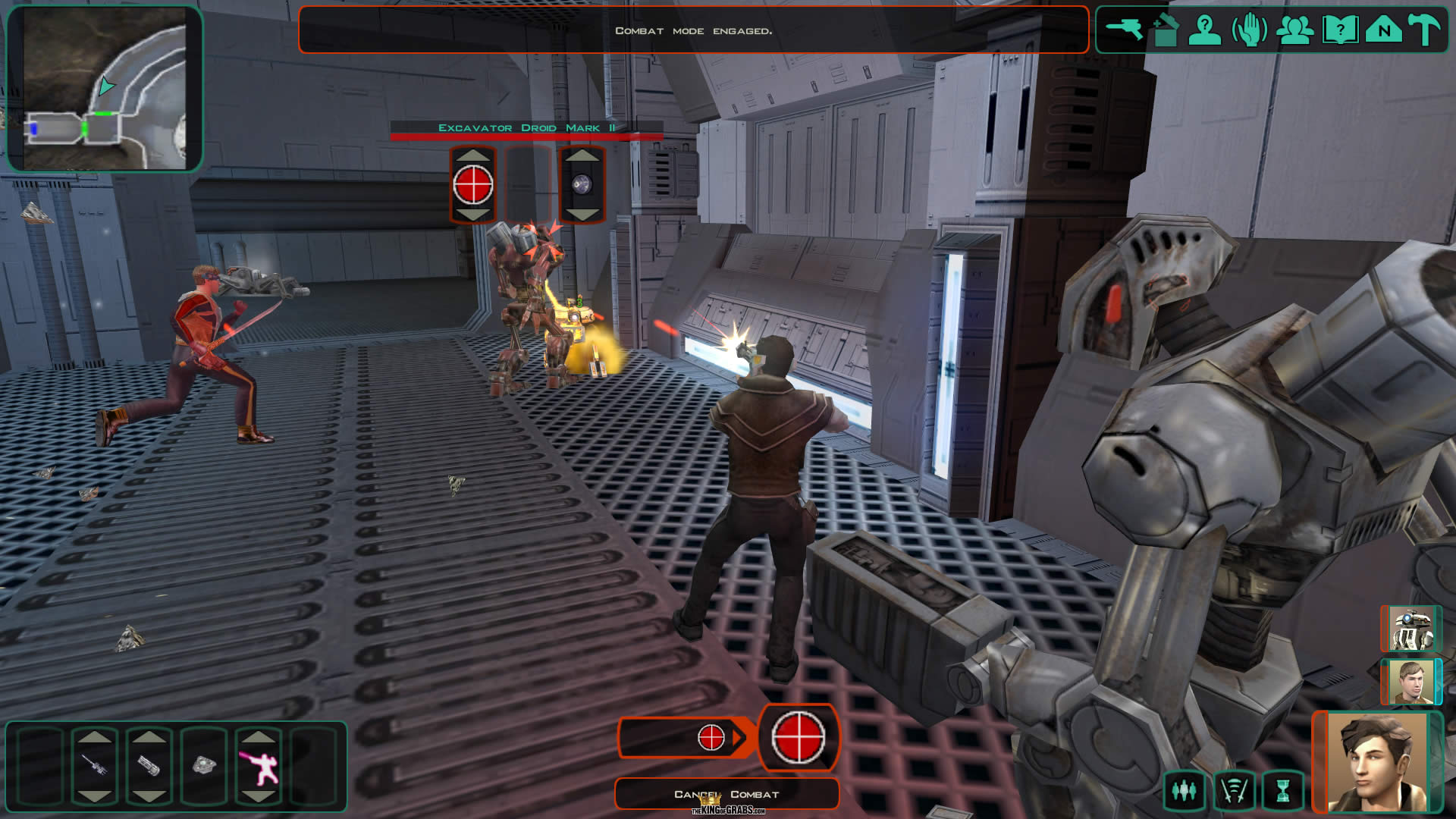This screenshot has height=819, width=1456.
Task: Activate the pink combat stance ability
Action: [x=259, y=764]
